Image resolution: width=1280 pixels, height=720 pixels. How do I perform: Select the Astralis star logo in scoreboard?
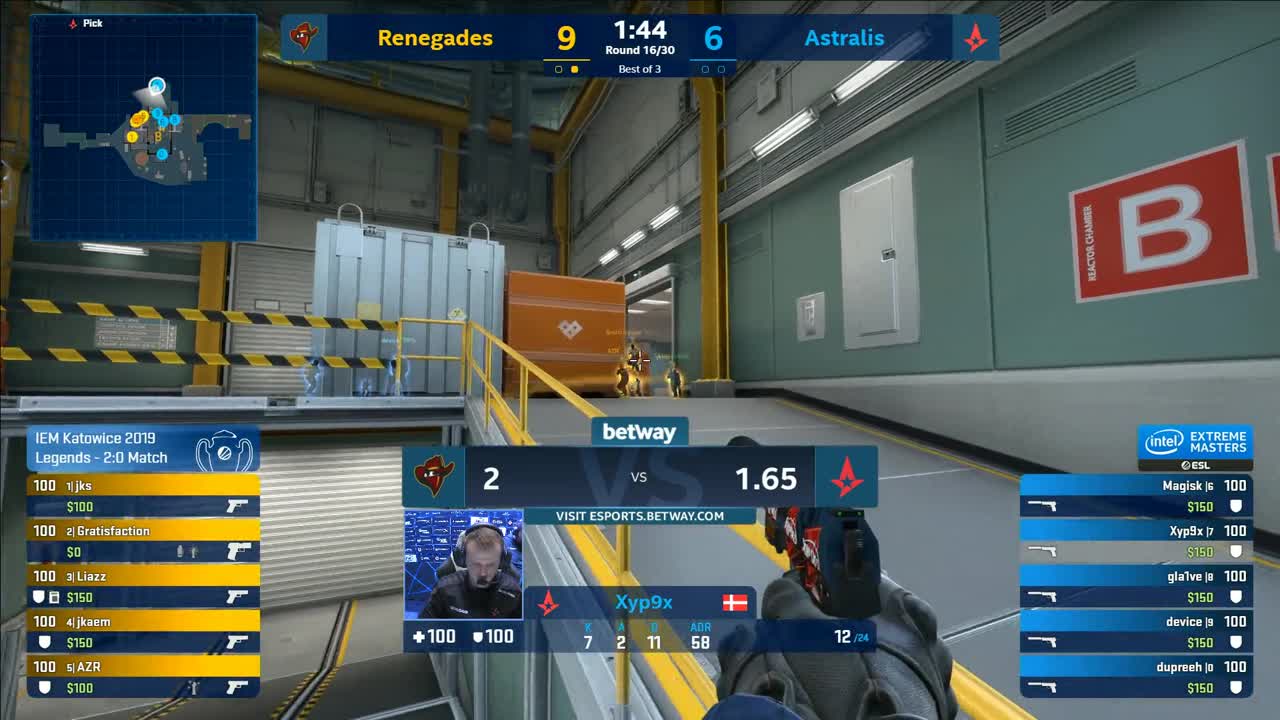point(976,37)
